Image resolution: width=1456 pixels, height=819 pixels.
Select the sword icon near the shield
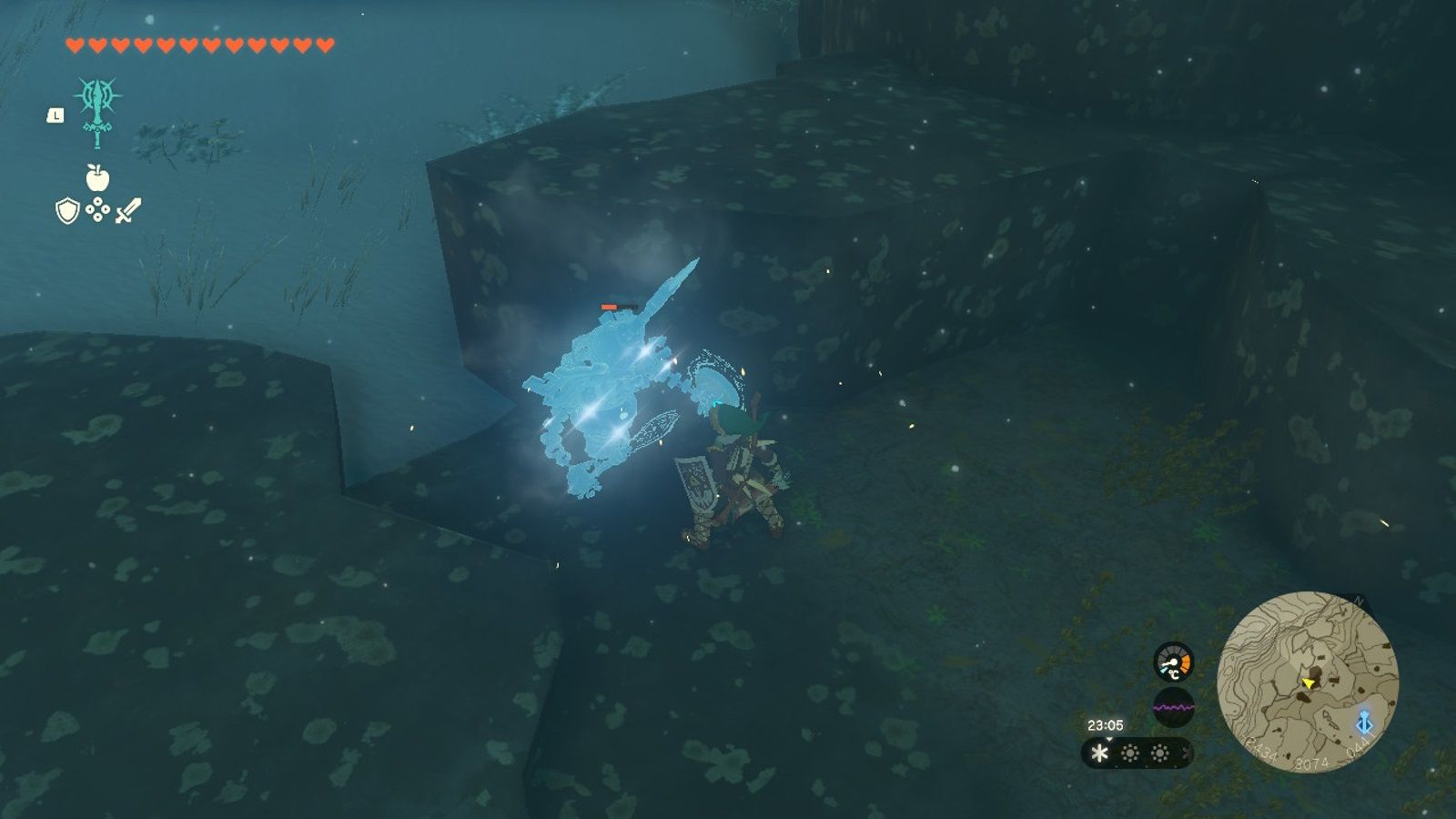coord(130,211)
